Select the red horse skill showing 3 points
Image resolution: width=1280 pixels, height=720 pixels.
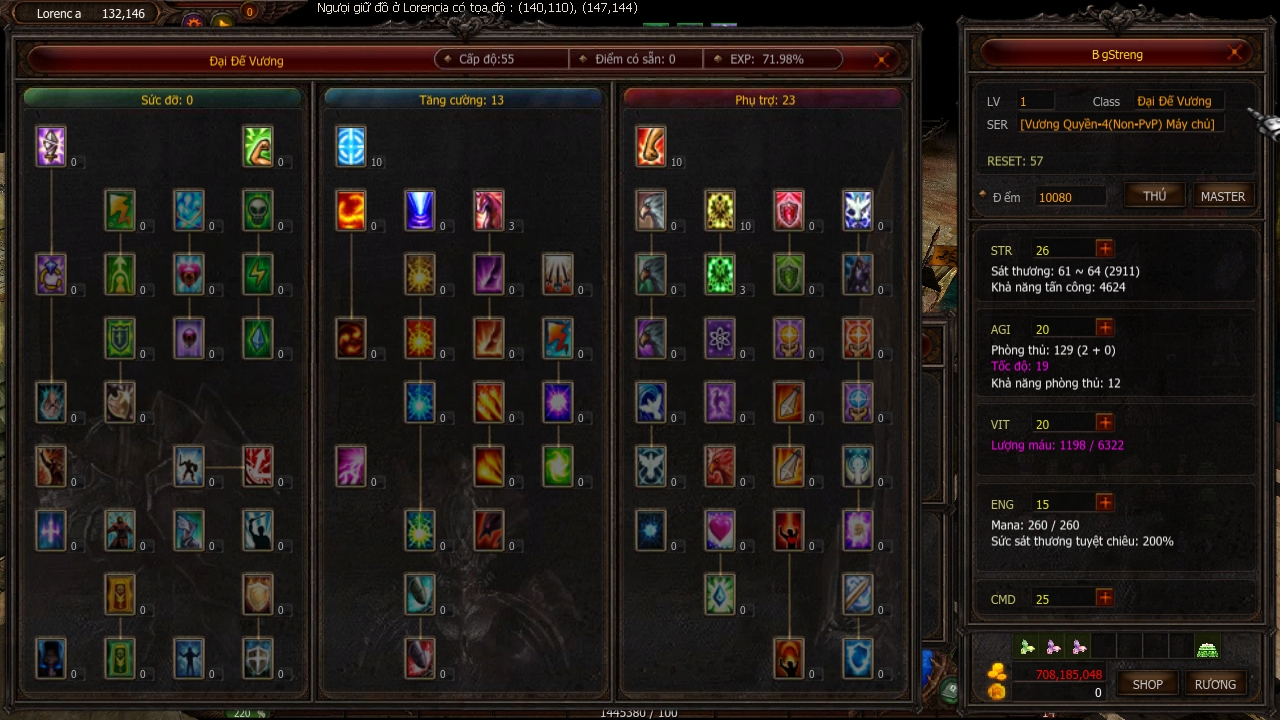[489, 210]
